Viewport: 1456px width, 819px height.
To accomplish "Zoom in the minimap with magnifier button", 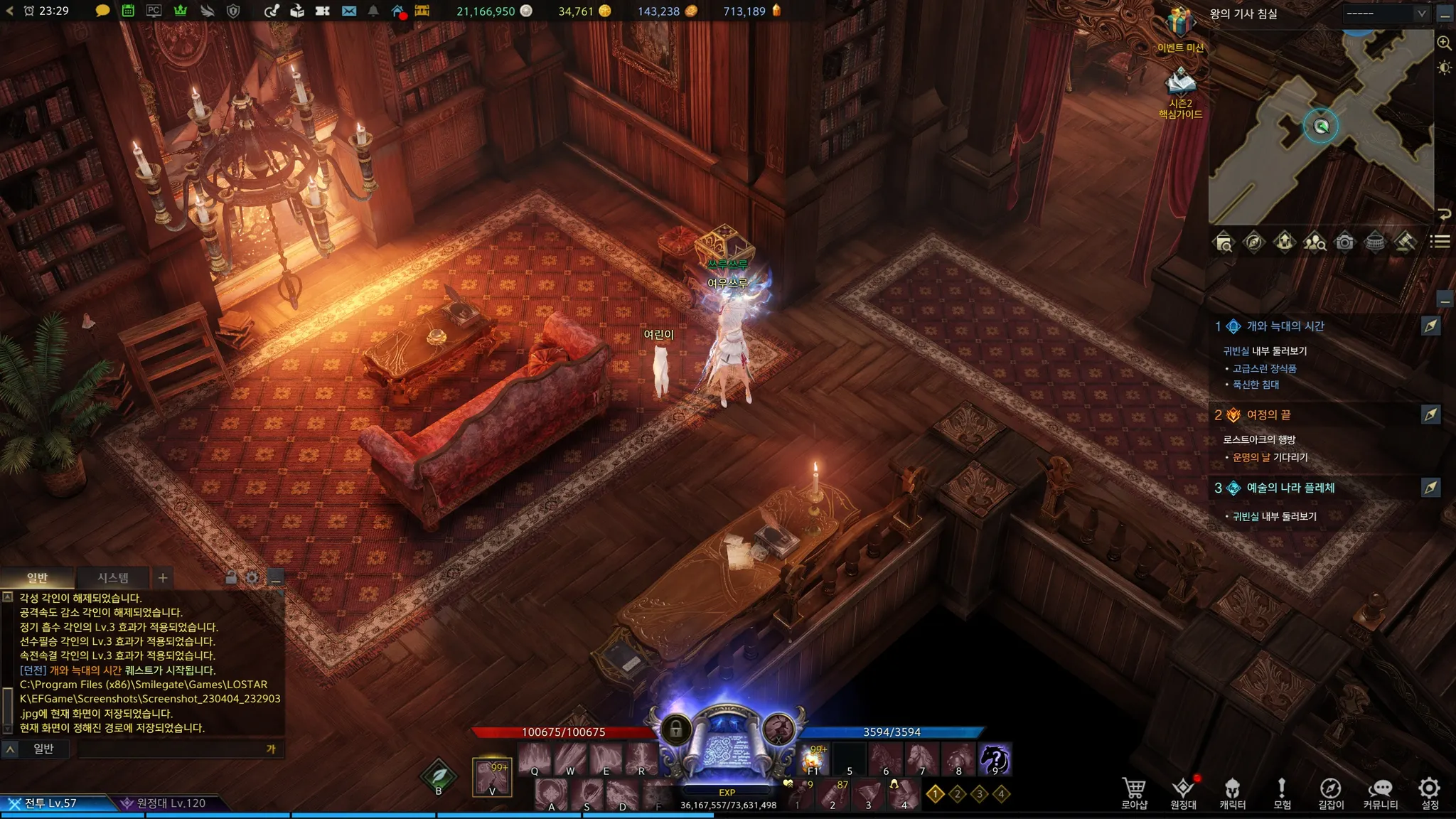I will tap(1444, 43).
